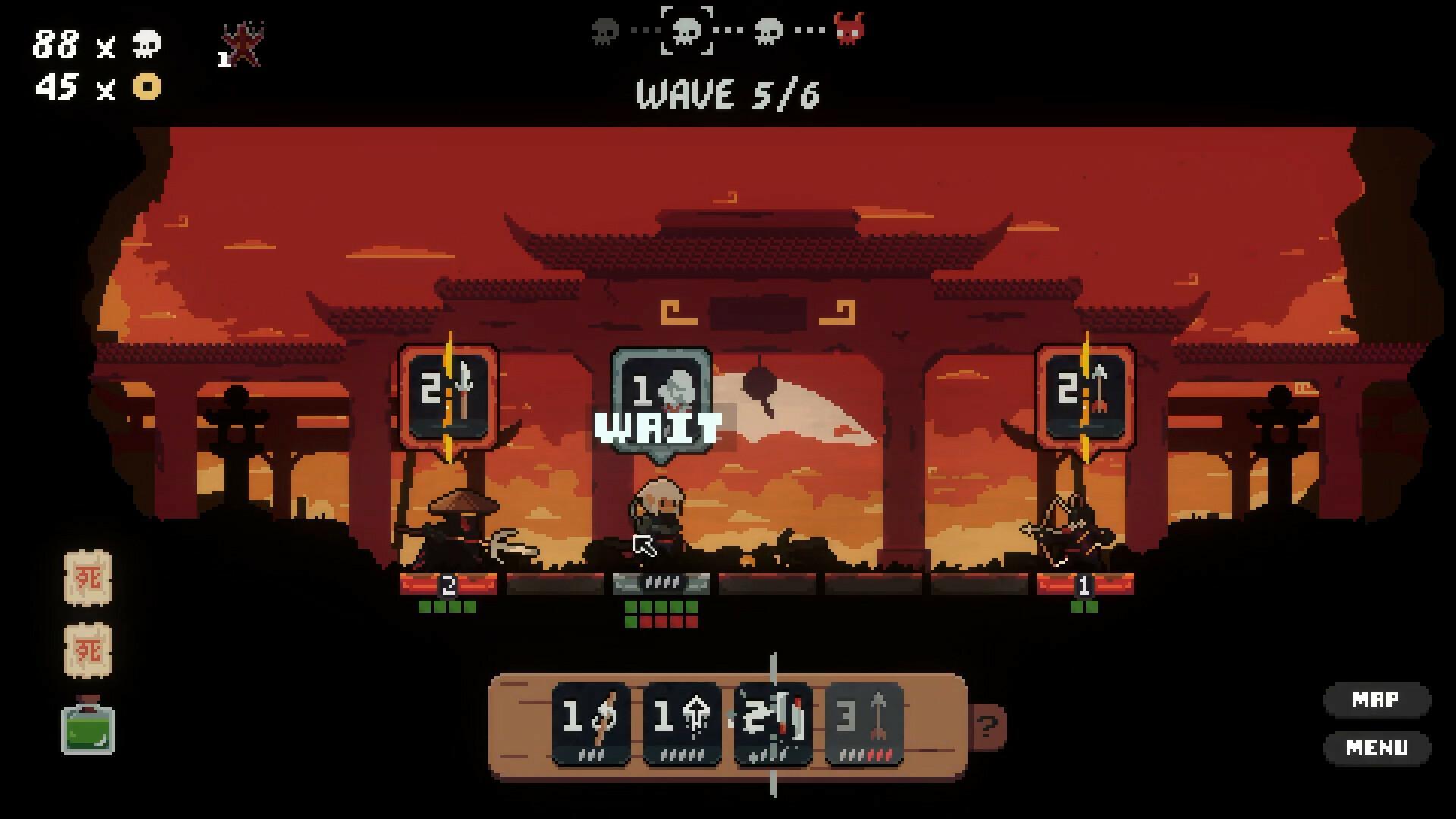This screenshot has width=1456, height=819.
Task: Click the WAVE 5/6 label
Action: (727, 95)
